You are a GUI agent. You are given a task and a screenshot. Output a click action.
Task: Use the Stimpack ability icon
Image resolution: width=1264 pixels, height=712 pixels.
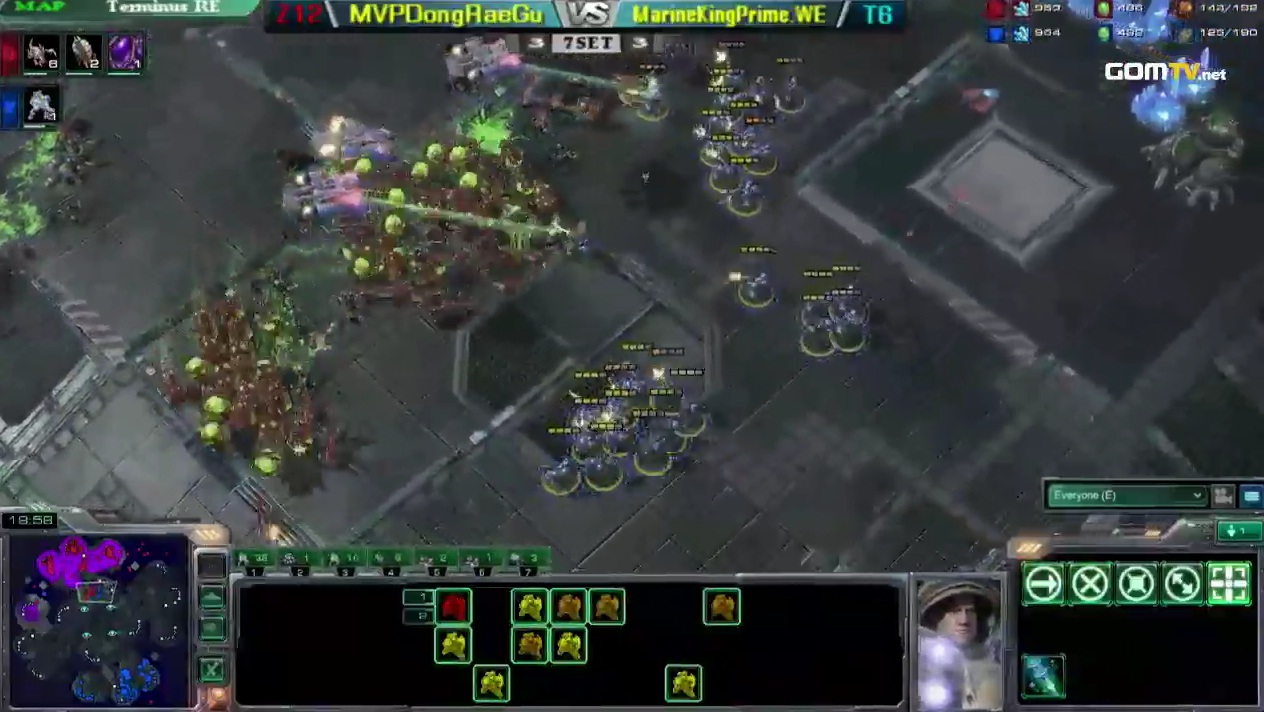click(1043, 676)
